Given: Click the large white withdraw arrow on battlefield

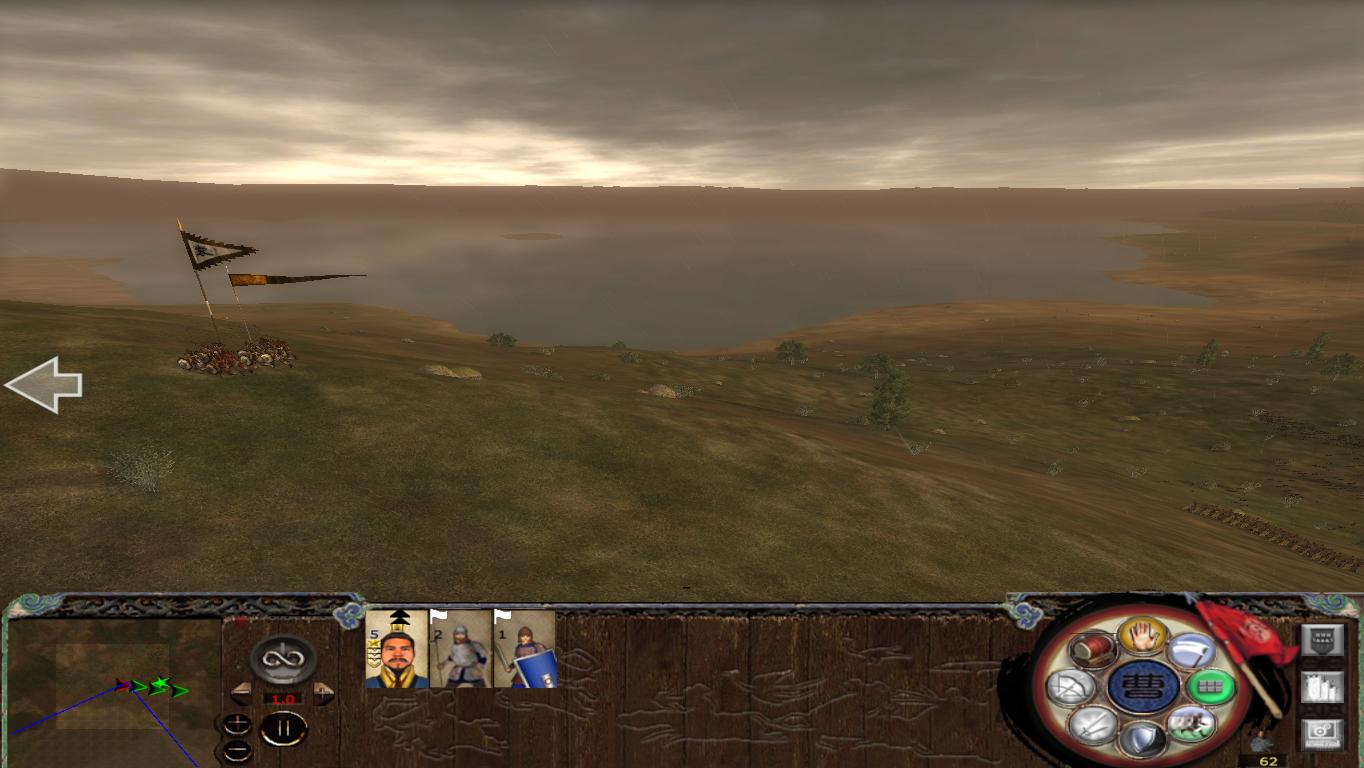Looking at the screenshot, I should pos(45,385).
